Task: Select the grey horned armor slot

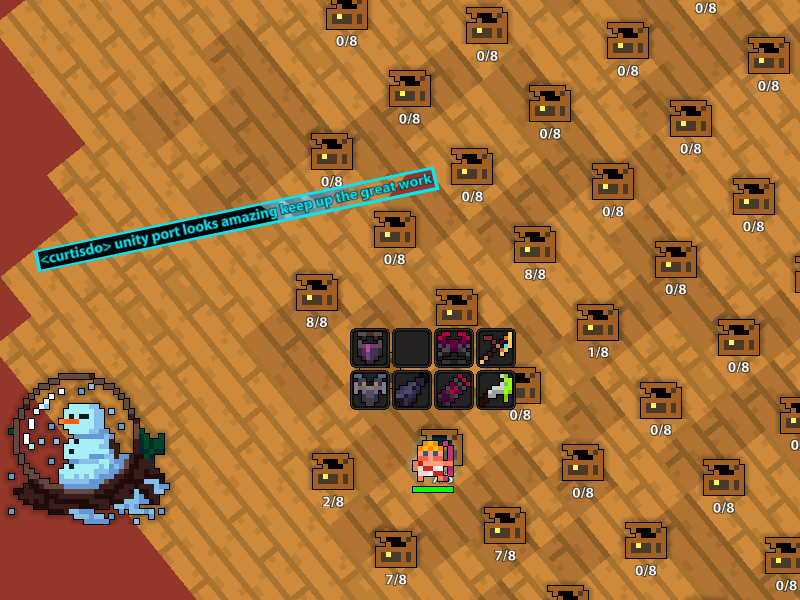Action: point(370,390)
